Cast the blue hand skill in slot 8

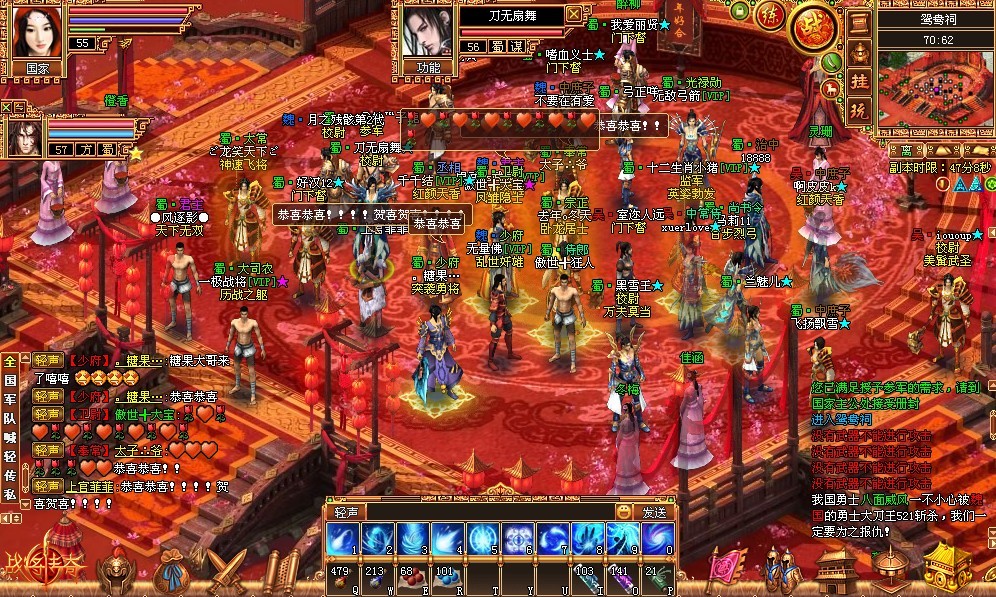(x=588, y=540)
